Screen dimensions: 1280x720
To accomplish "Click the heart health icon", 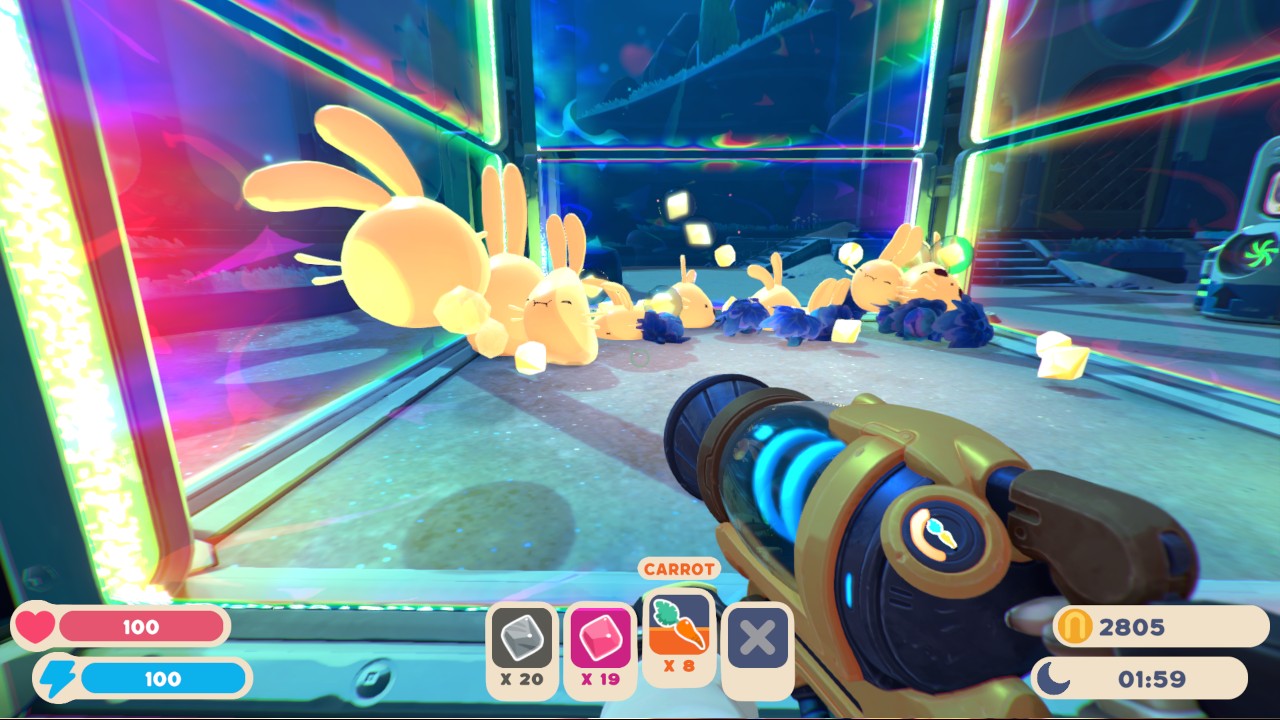I will (x=34, y=627).
